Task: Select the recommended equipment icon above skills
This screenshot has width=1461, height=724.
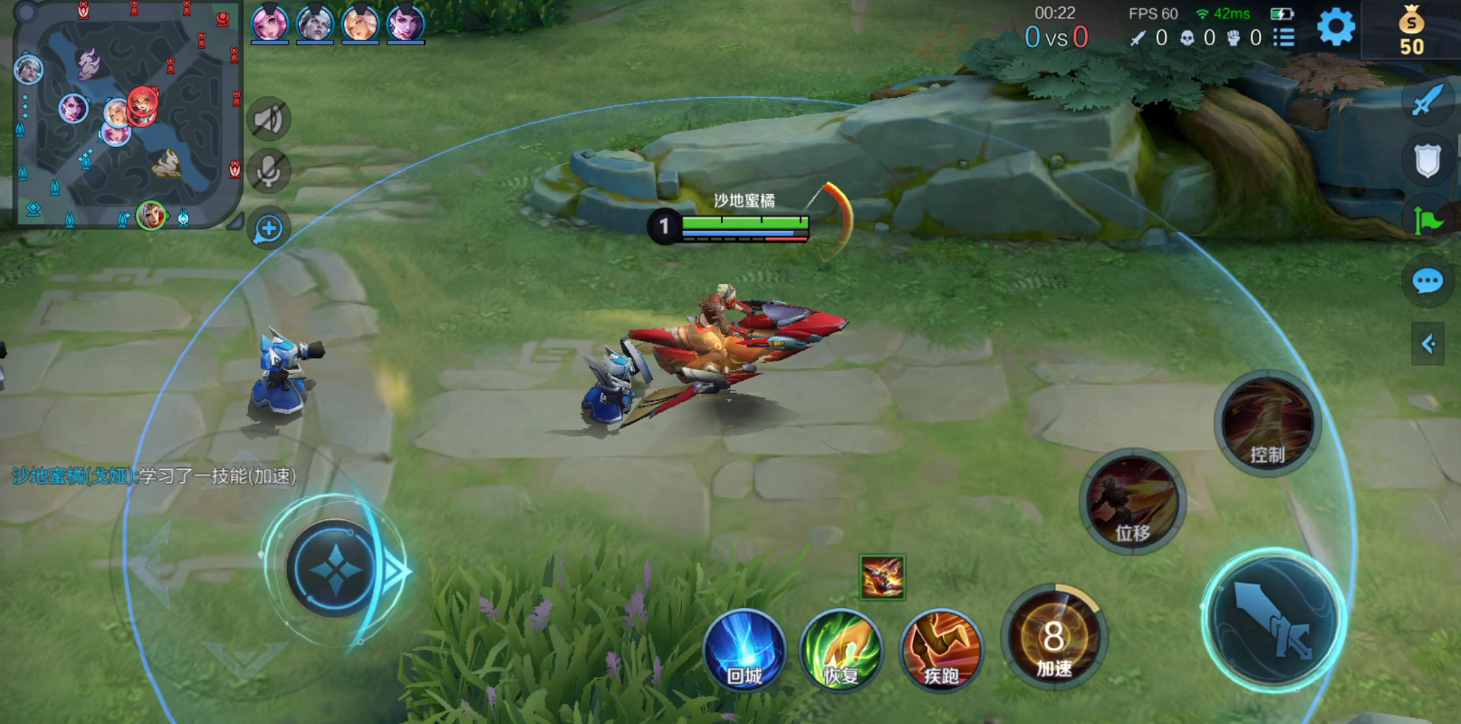Action: (x=882, y=577)
